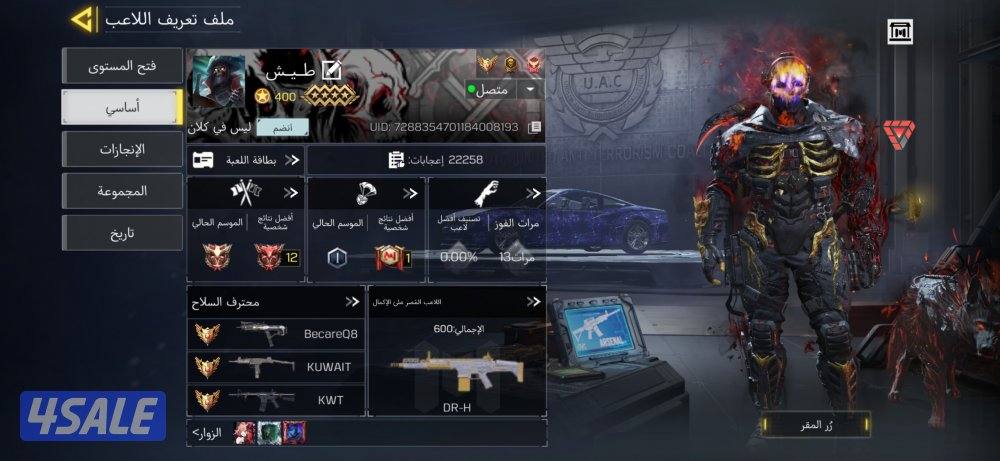Copy the UID with the copy icon
The image size is (1000, 461).
pos(535,127)
